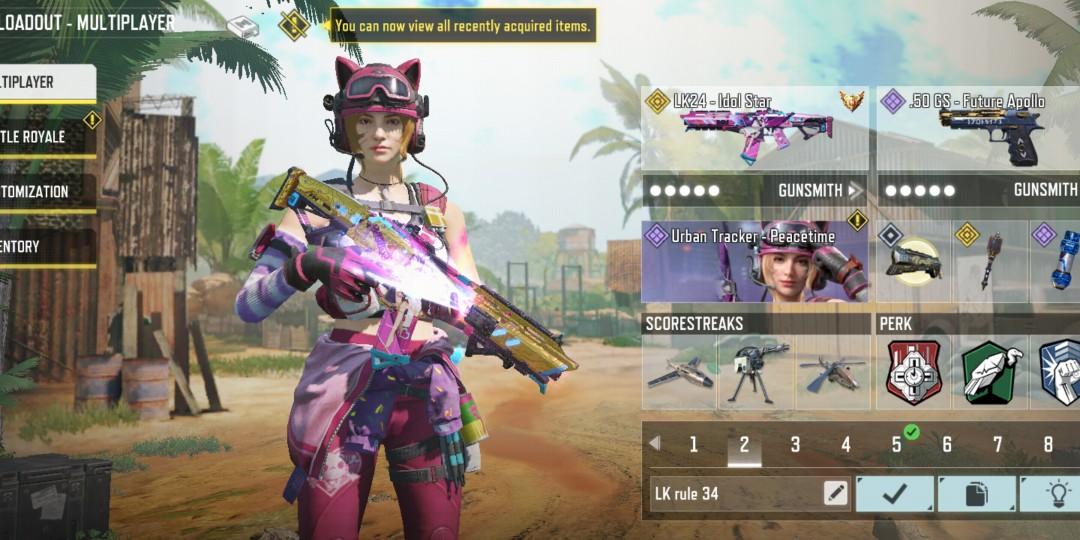Copy the loadout with the duplicate button

(977, 493)
